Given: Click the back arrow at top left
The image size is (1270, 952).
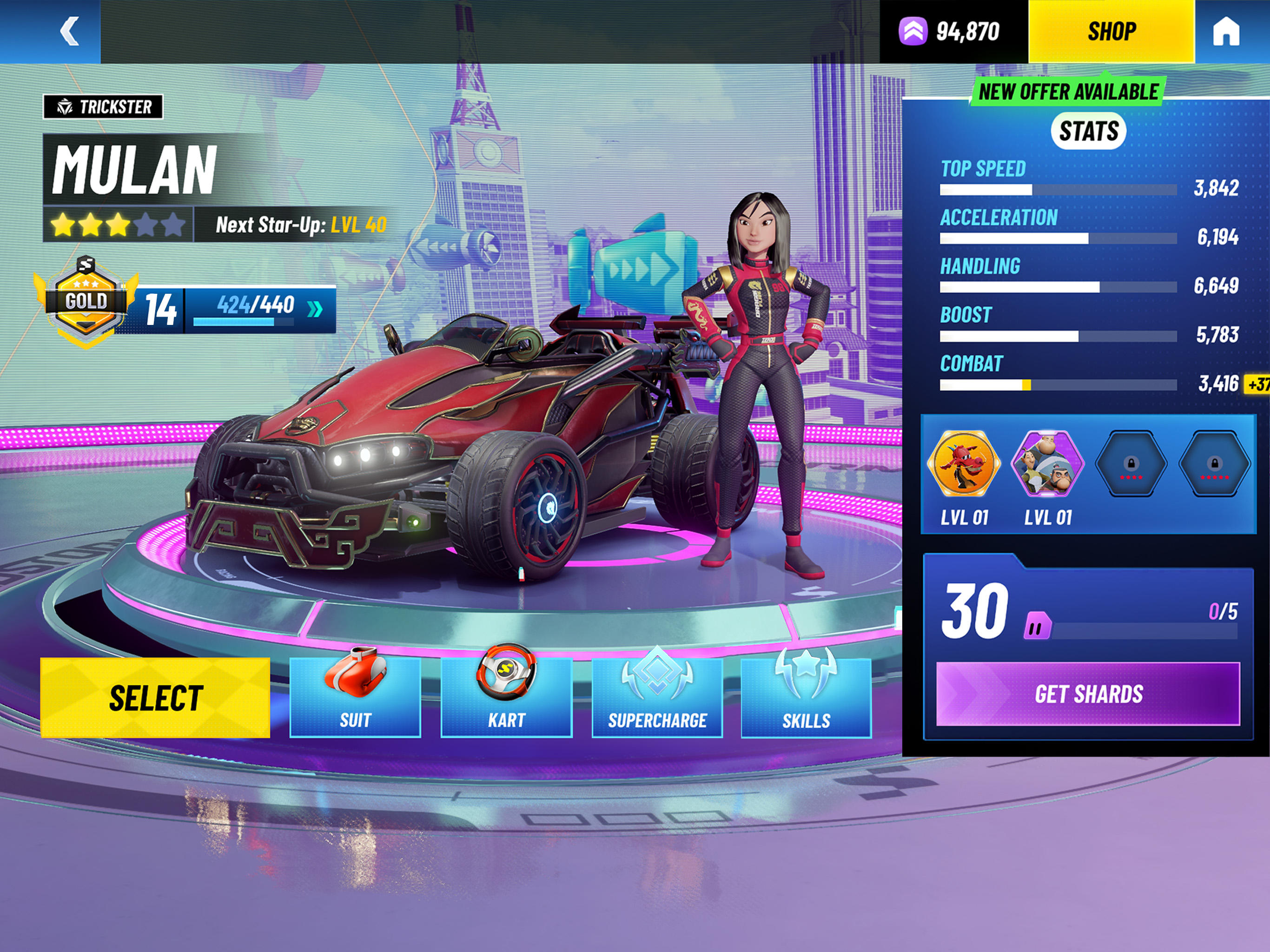Looking at the screenshot, I should point(69,32).
